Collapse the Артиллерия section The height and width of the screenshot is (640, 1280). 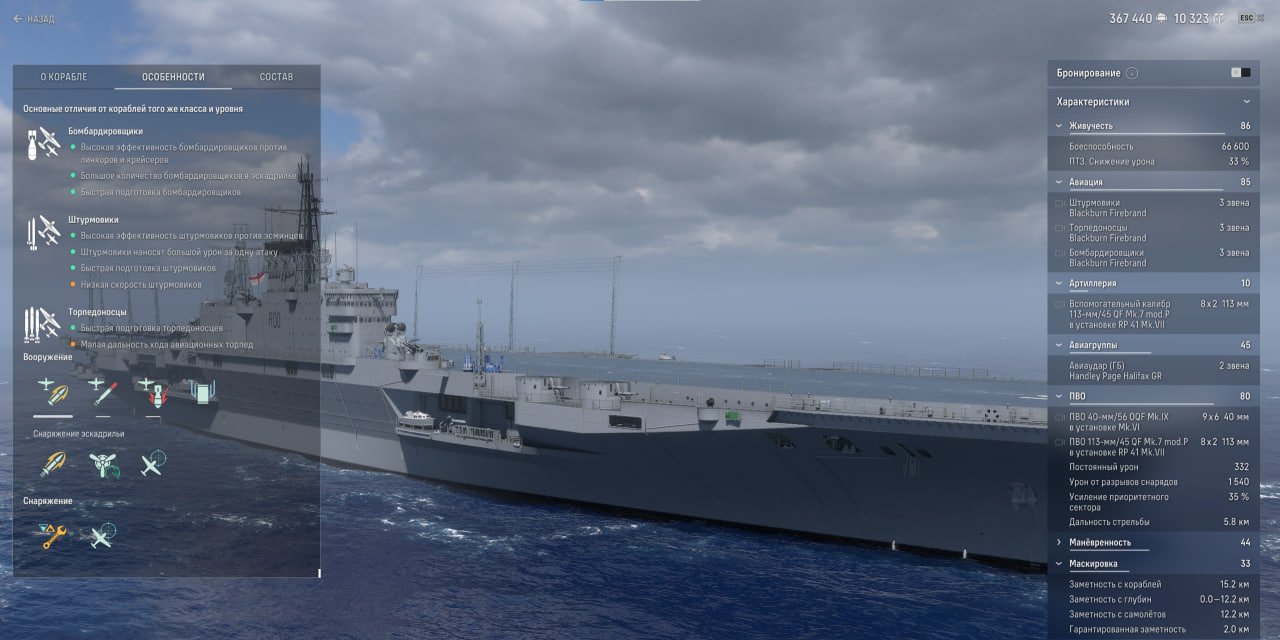pyautogui.click(x=1059, y=284)
